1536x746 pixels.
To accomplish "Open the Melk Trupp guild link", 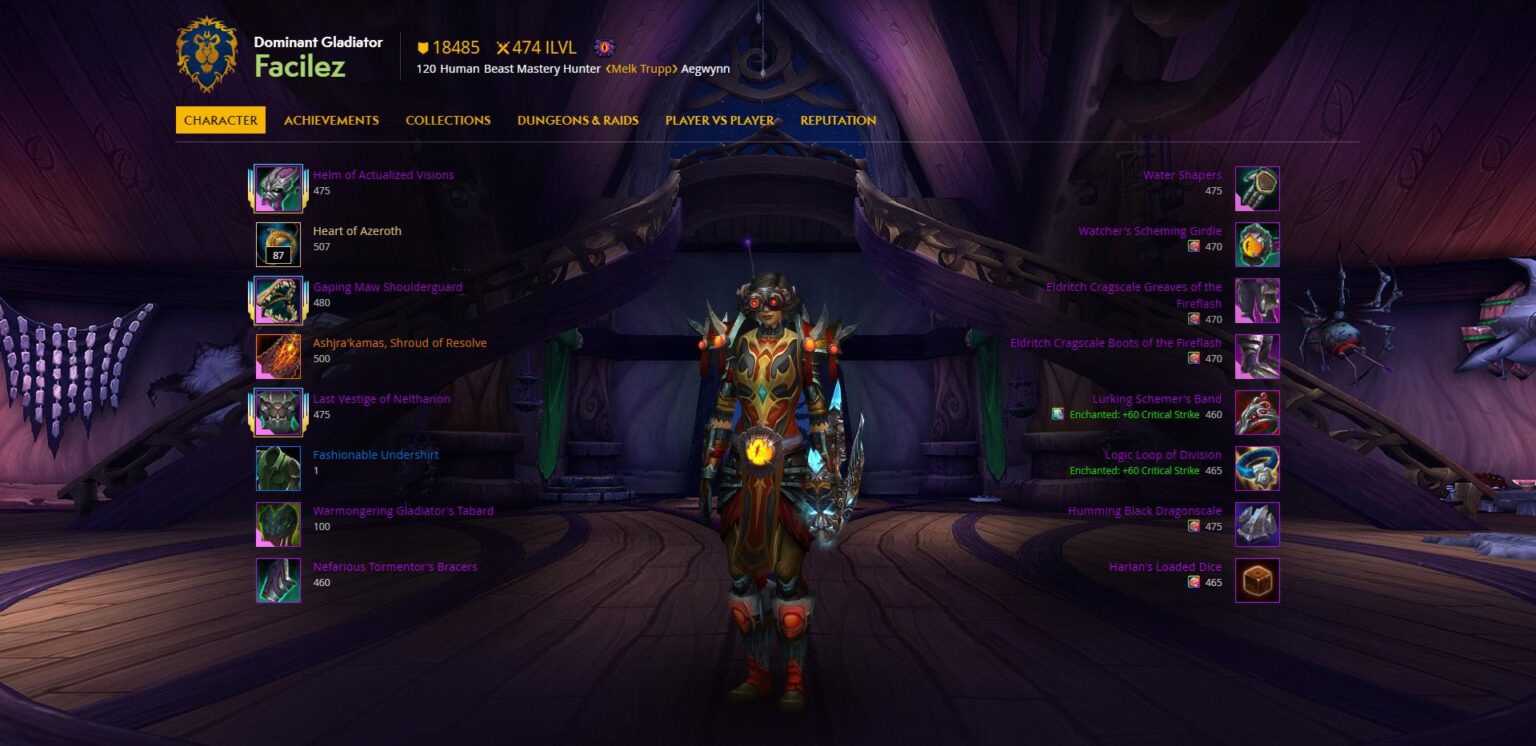I will pos(640,69).
